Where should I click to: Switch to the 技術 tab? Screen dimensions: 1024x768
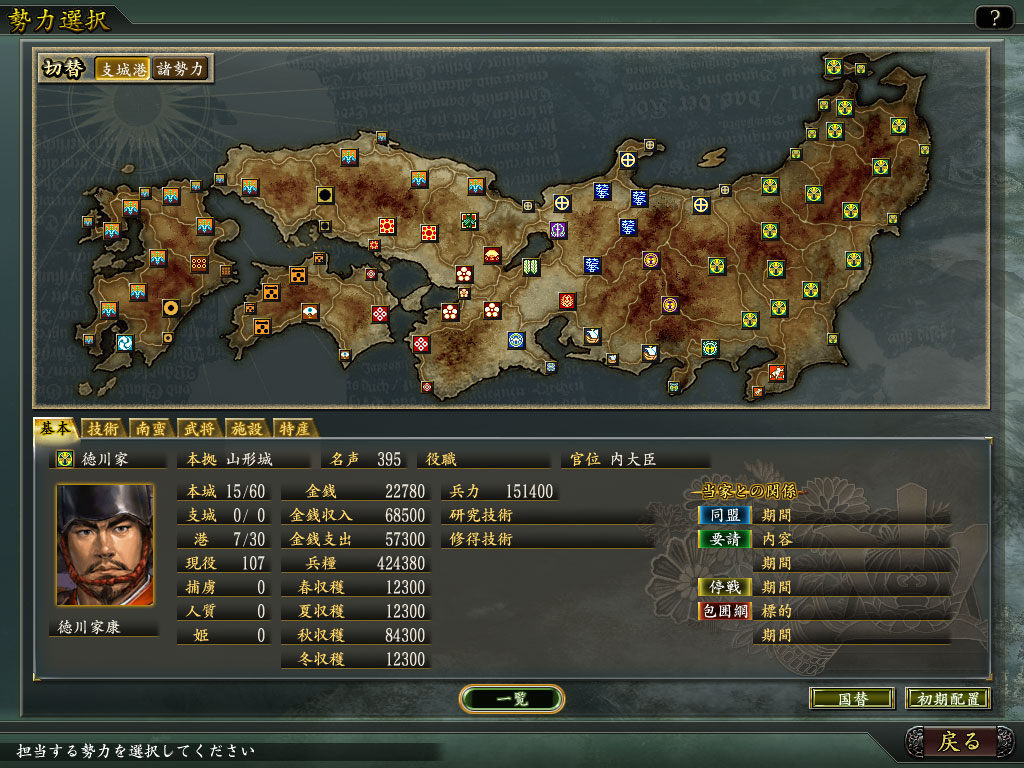102,429
